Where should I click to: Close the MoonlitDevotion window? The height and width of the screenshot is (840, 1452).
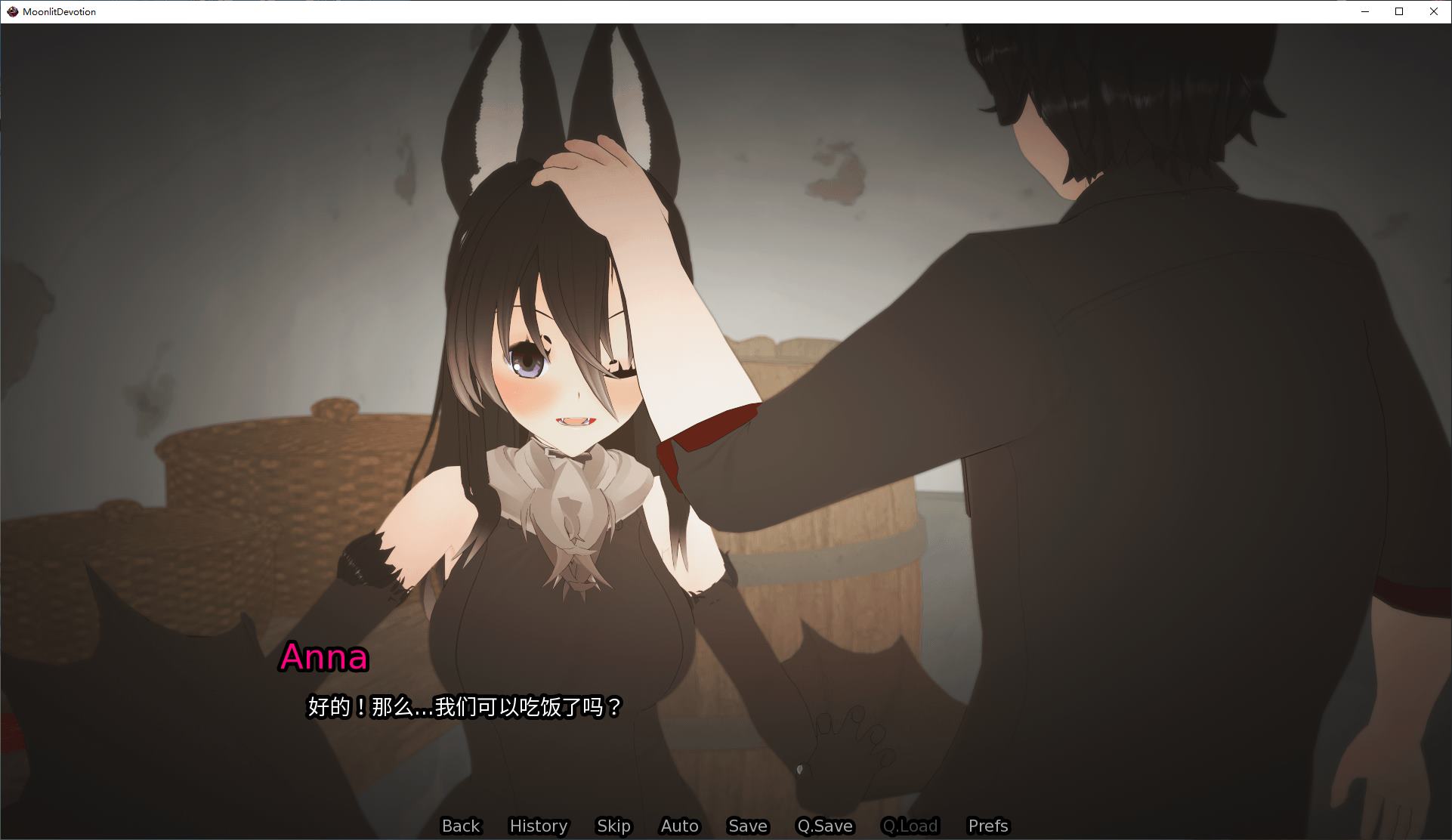tap(1433, 11)
